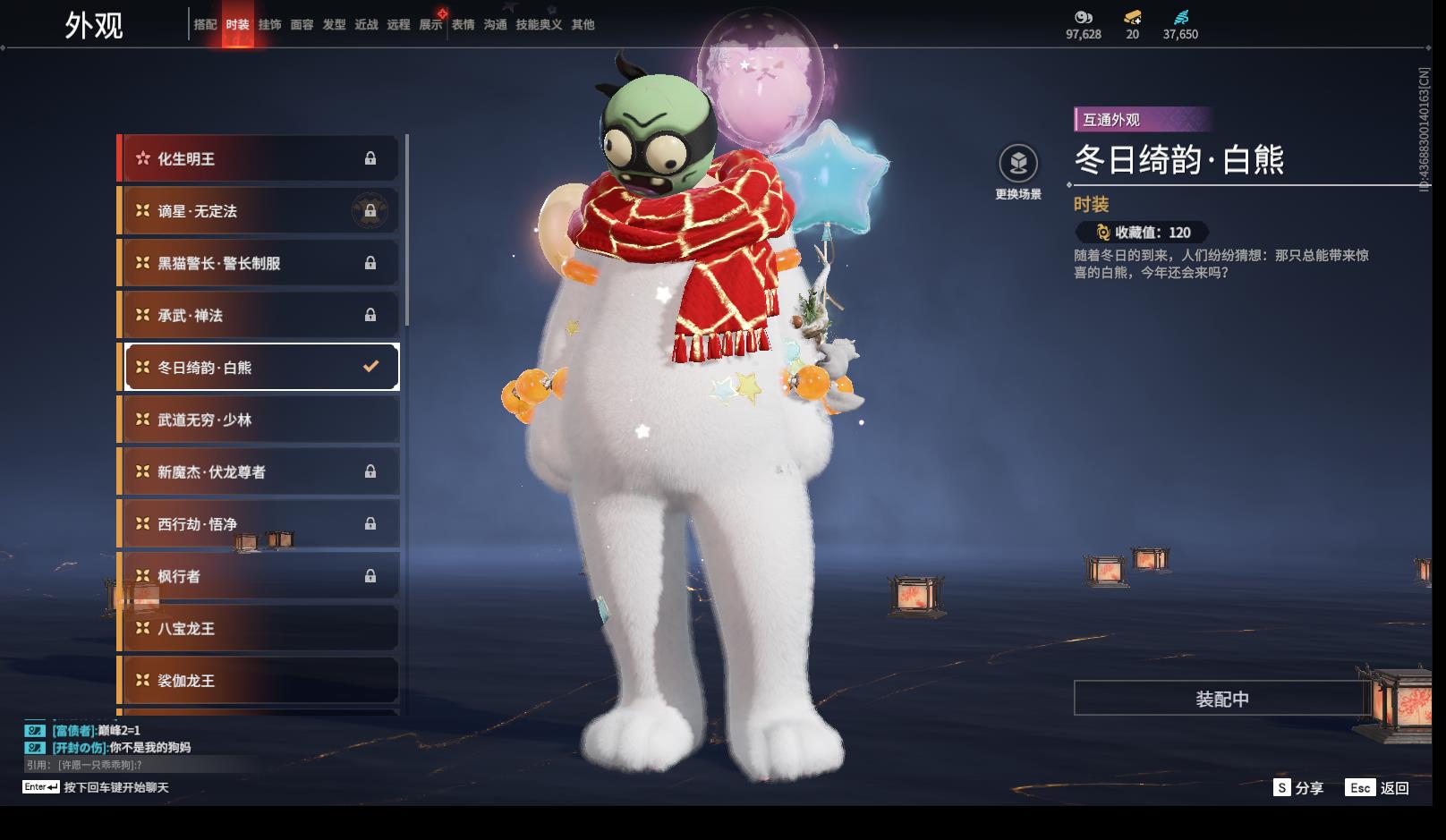This screenshot has height=840, width=1446.
Task: Open the 技能奥义 skill tab
Action: (539, 25)
